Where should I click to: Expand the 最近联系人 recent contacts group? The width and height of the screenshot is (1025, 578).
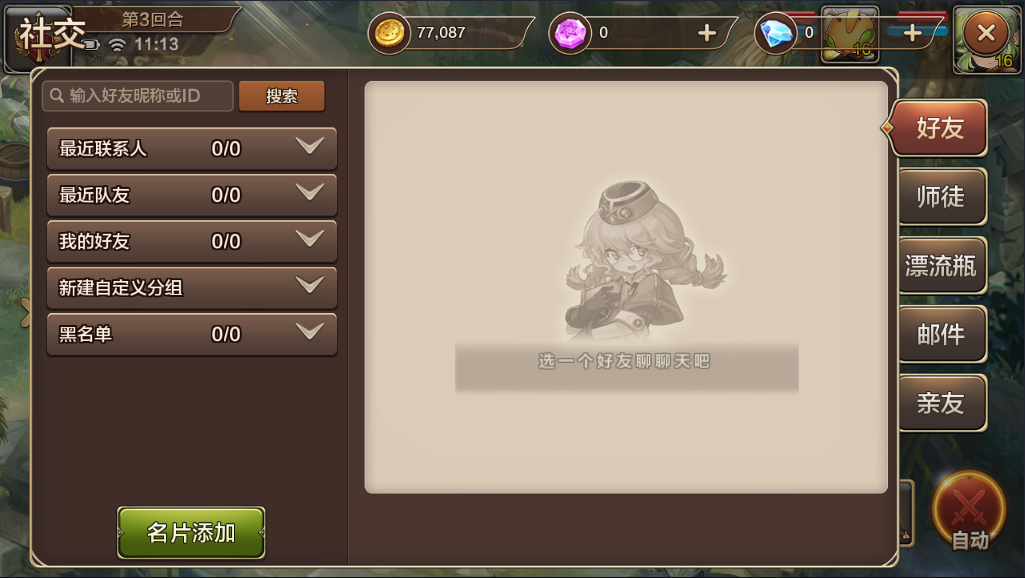(x=191, y=148)
